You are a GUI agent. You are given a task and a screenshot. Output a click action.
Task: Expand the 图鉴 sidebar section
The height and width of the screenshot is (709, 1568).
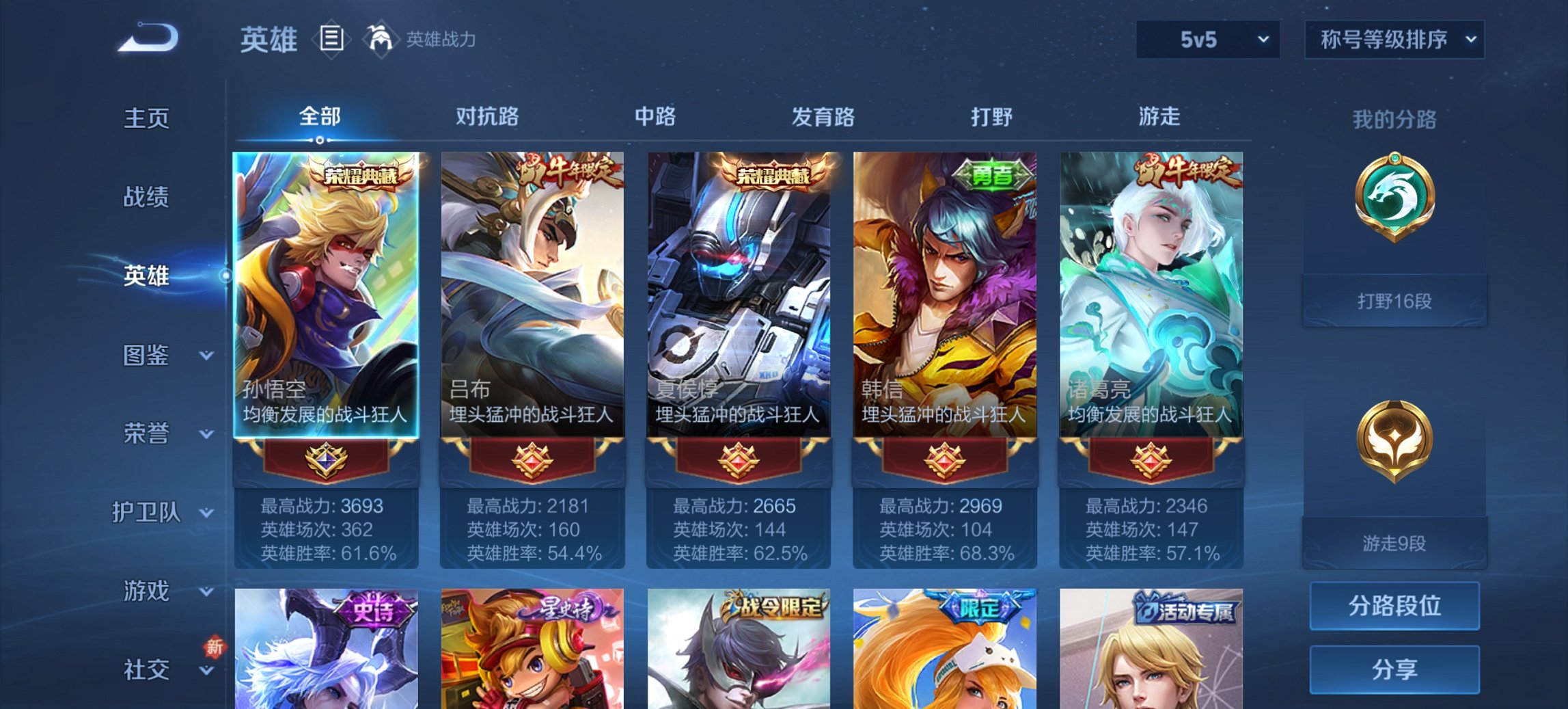(146, 356)
